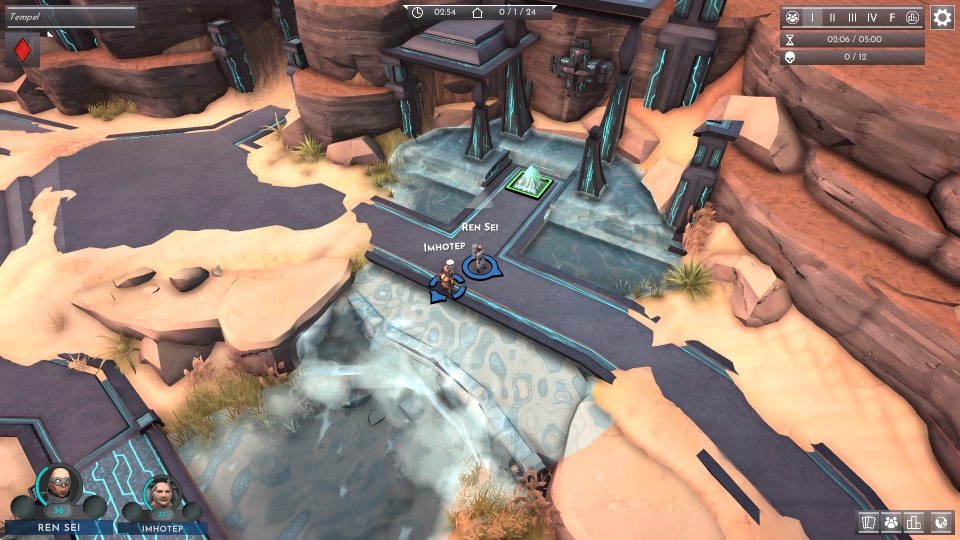
Task: Open the cards panel button
Action: [x=868, y=522]
